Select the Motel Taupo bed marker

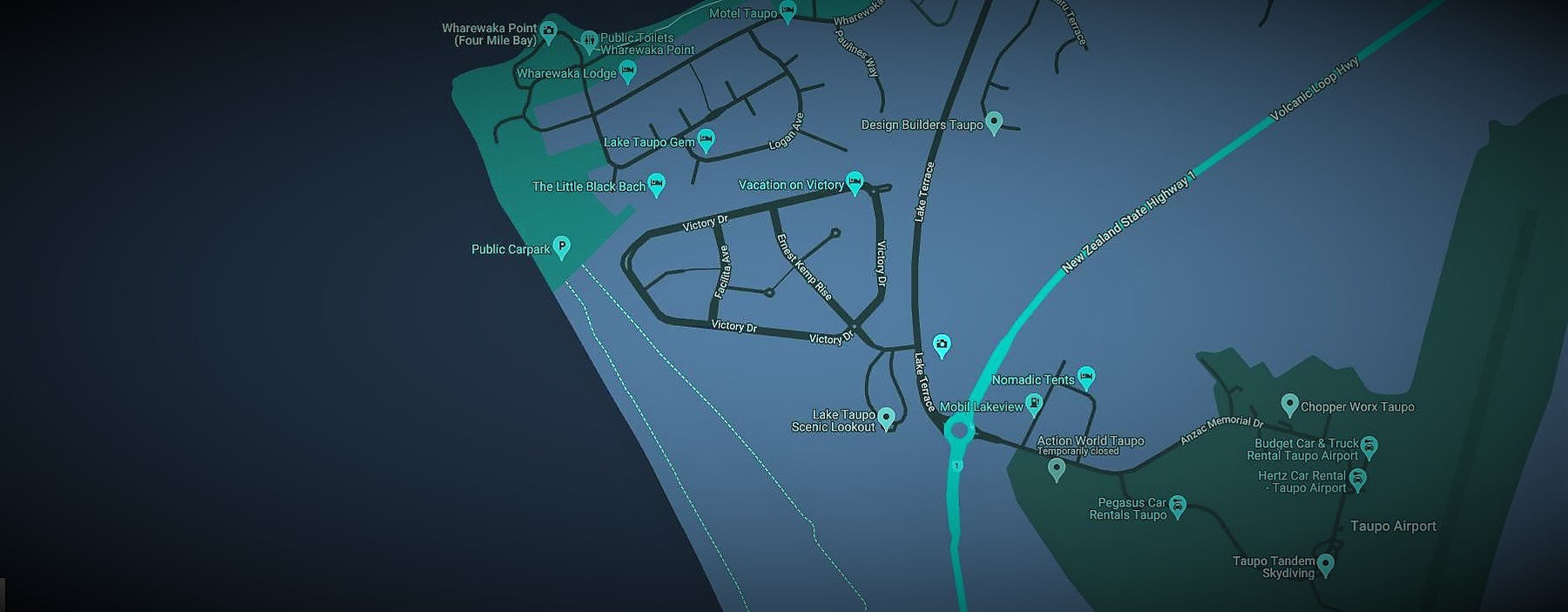point(787,11)
